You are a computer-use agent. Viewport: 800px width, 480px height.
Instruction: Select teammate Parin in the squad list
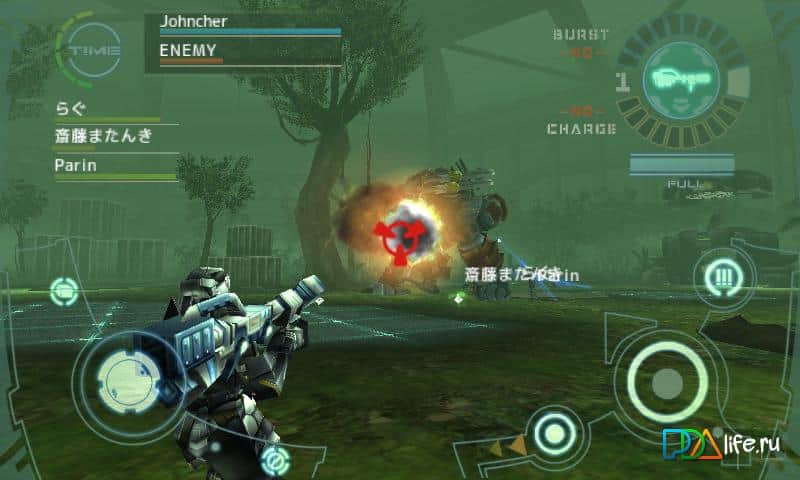point(76,166)
